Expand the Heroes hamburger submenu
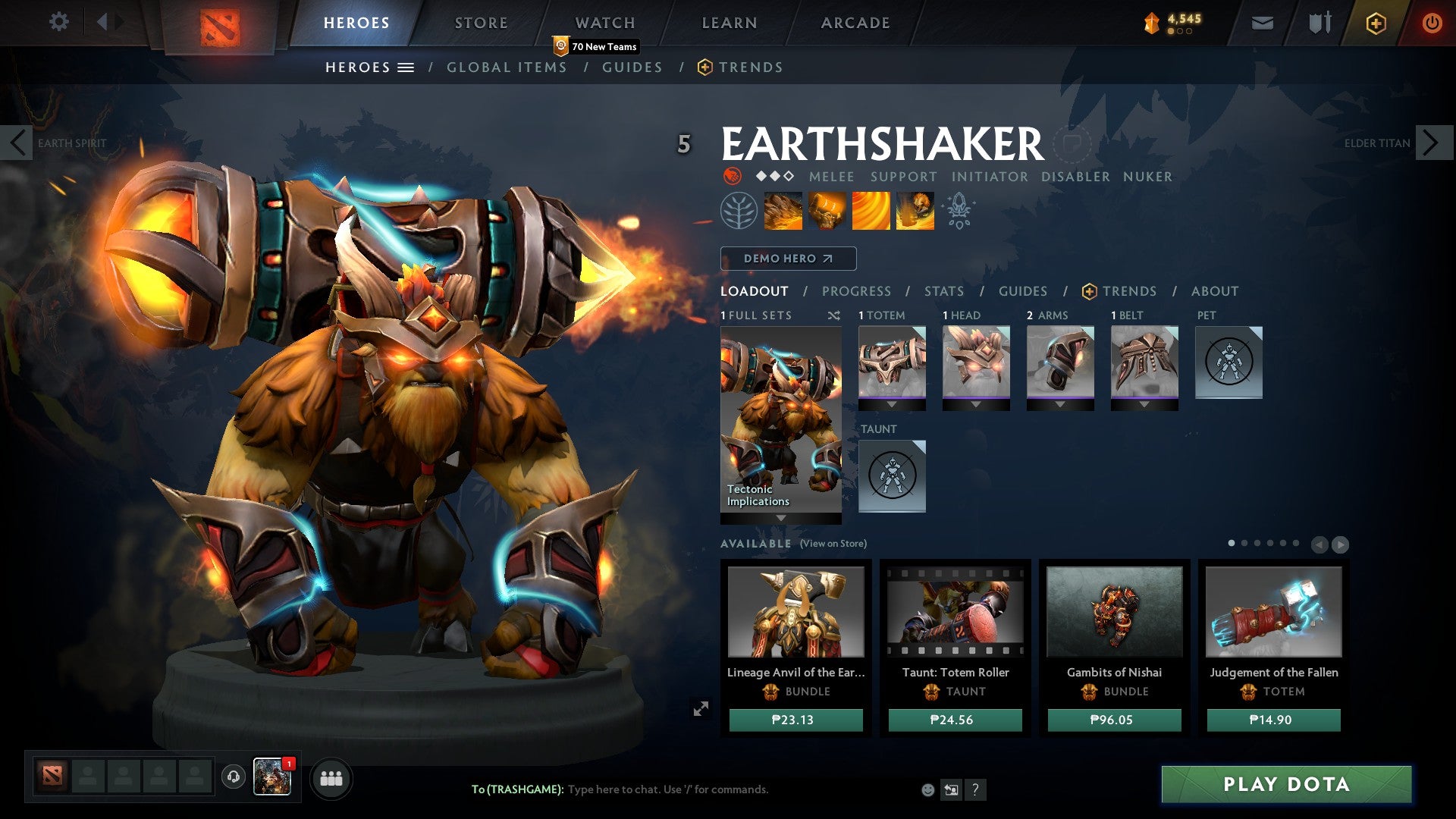Viewport: 1456px width, 819px height. pos(406,67)
